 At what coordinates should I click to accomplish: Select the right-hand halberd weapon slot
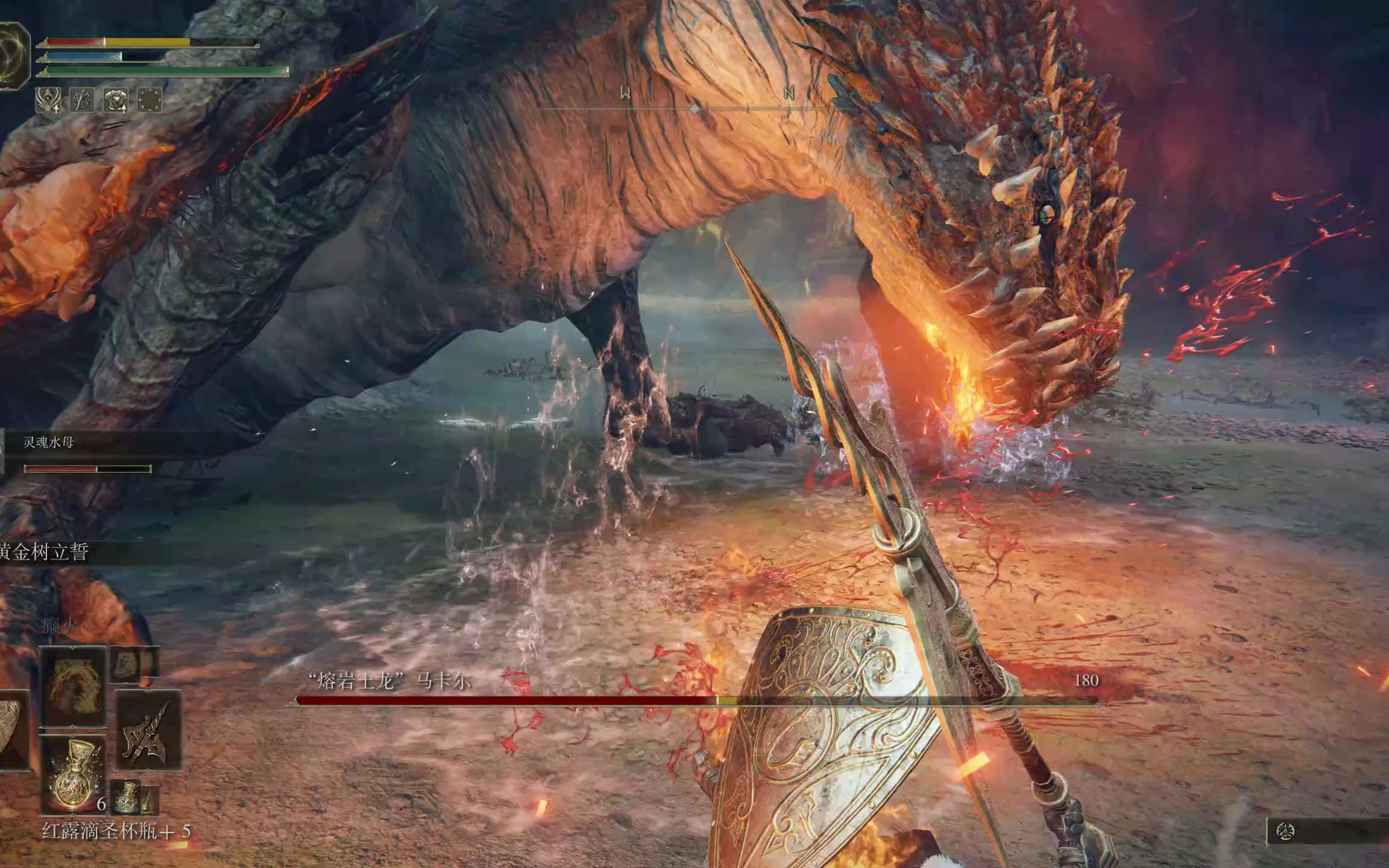pos(148,730)
